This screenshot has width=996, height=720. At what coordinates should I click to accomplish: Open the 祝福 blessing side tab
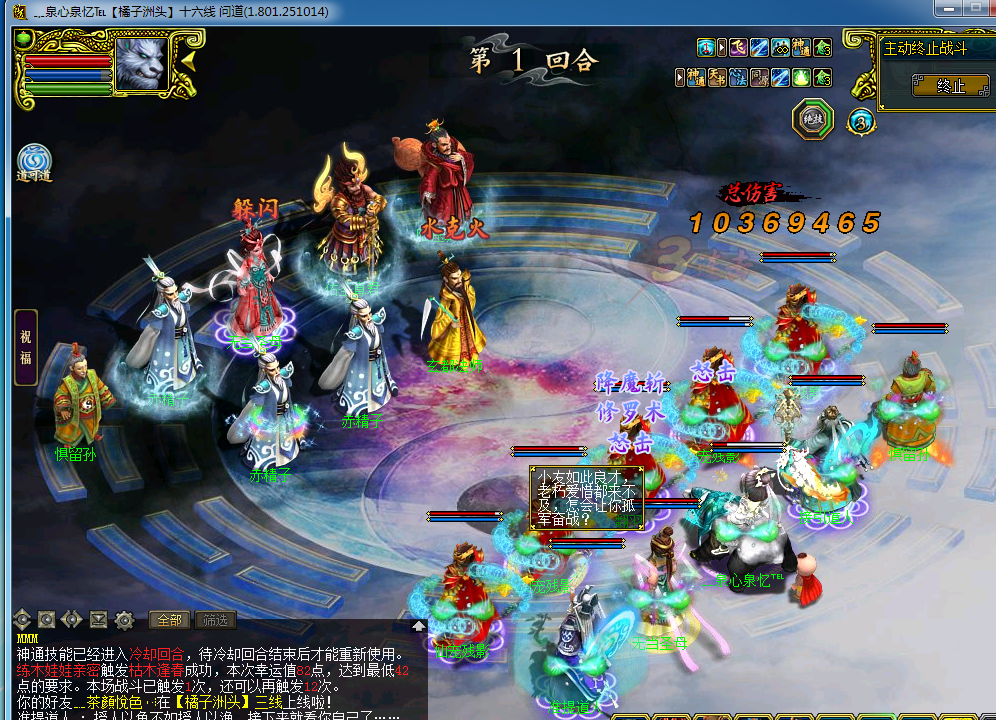[26, 348]
